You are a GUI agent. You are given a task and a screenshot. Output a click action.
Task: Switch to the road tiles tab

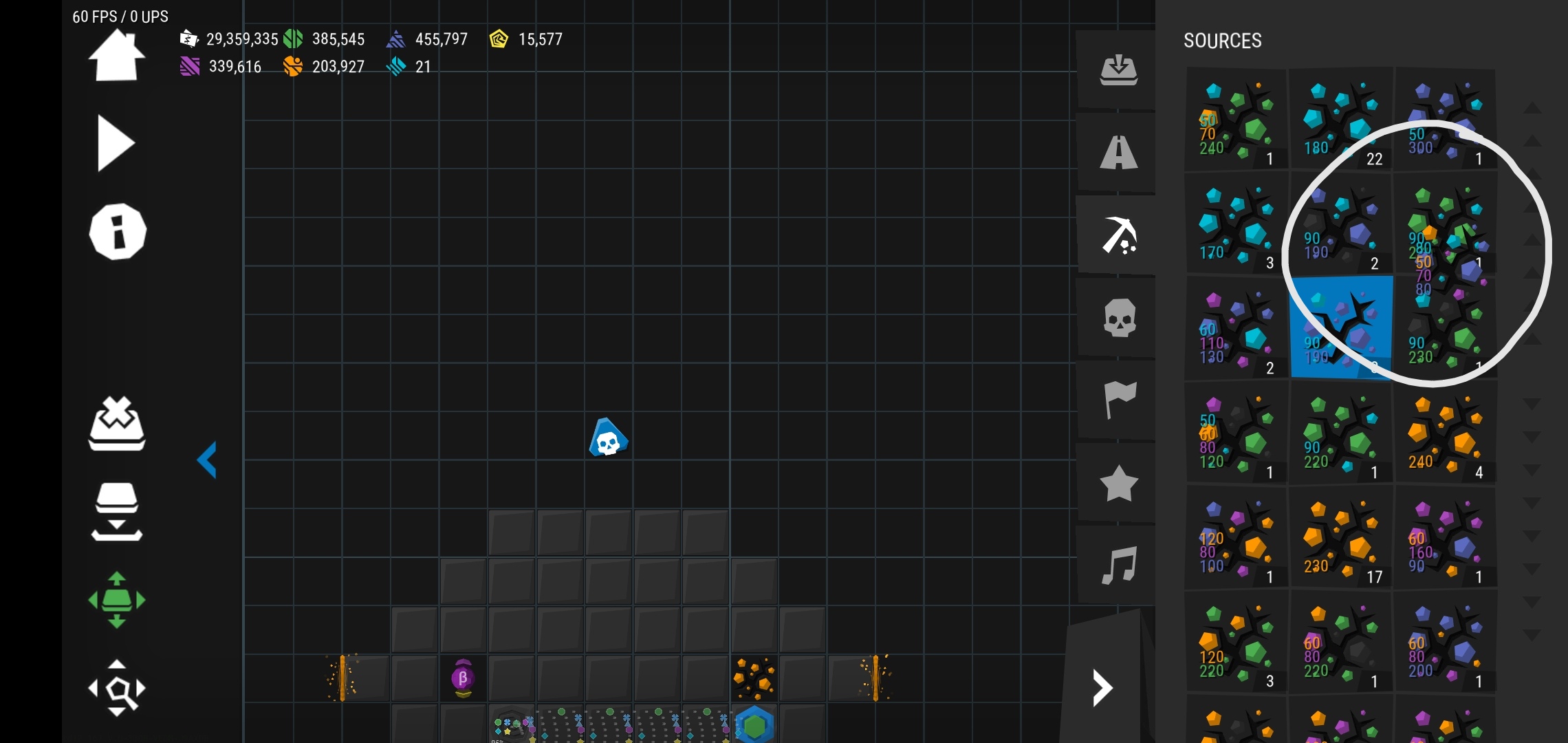1118,152
